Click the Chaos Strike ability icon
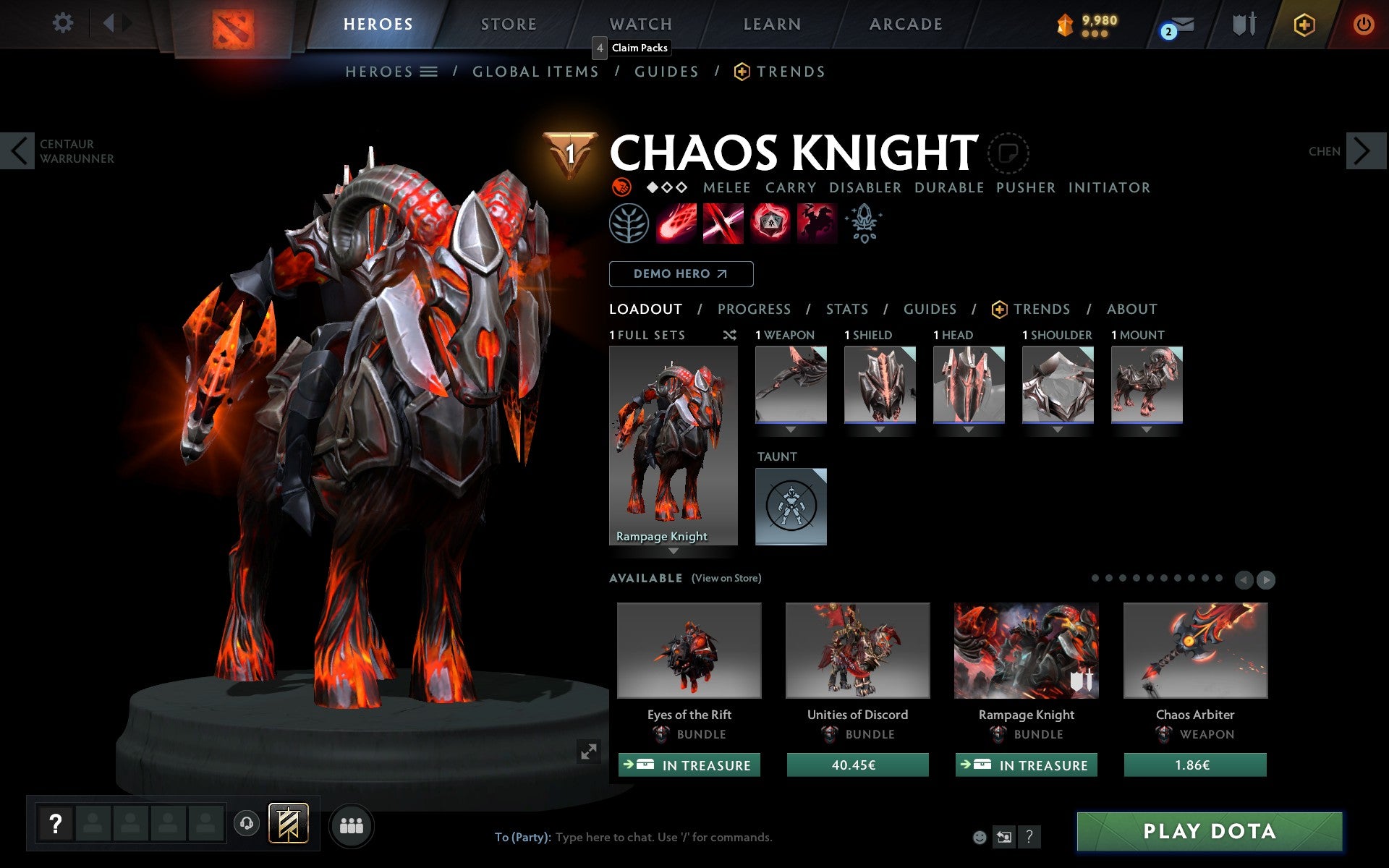This screenshot has width=1389, height=868. pyautogui.click(x=770, y=223)
